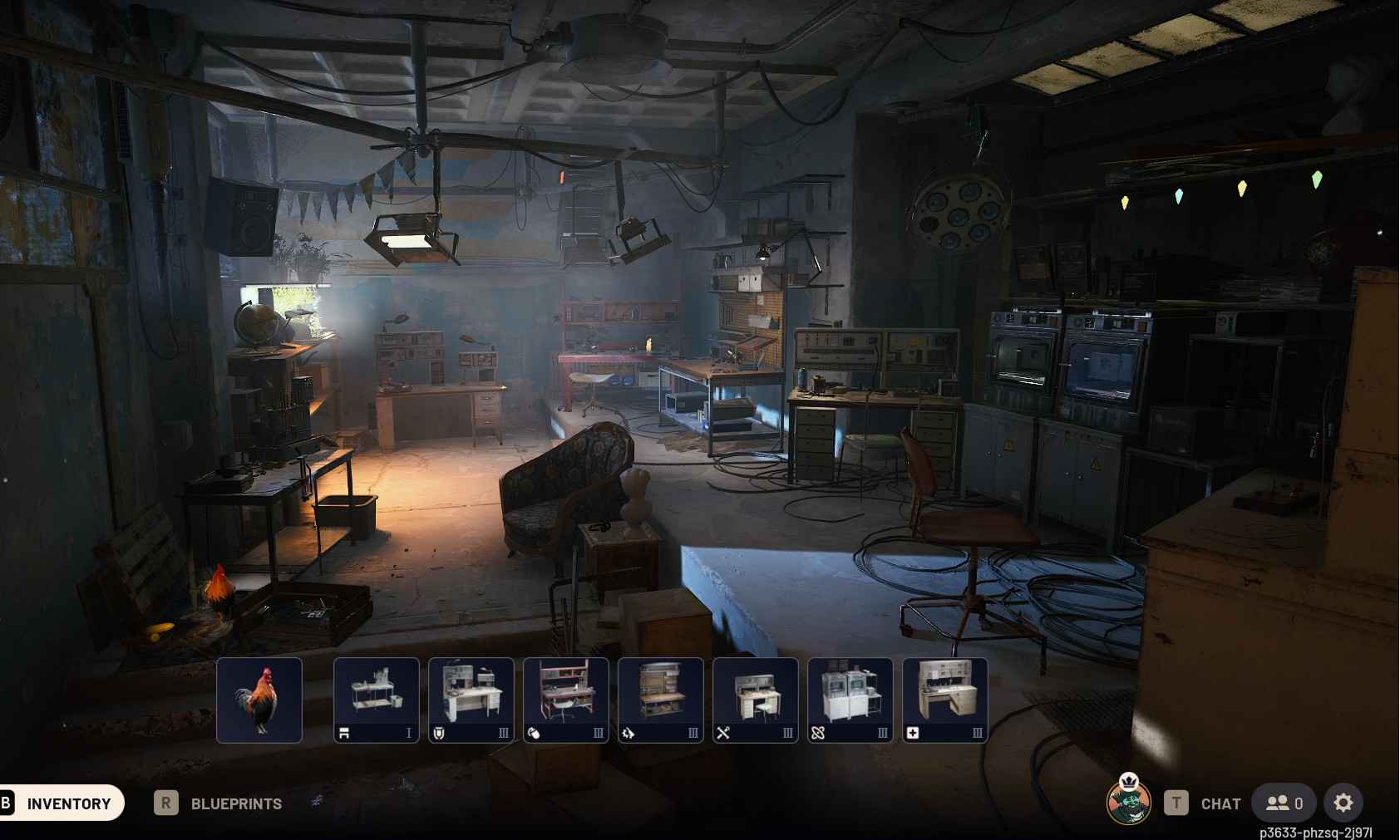This screenshot has height=840, width=1400.
Task: Open Settings with the gear icon
Action: click(x=1343, y=803)
